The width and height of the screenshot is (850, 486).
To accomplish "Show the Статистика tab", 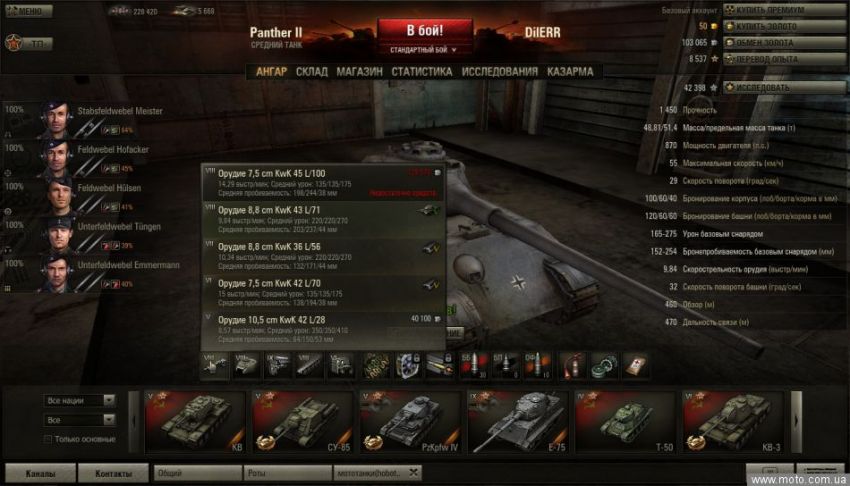I will 421,72.
